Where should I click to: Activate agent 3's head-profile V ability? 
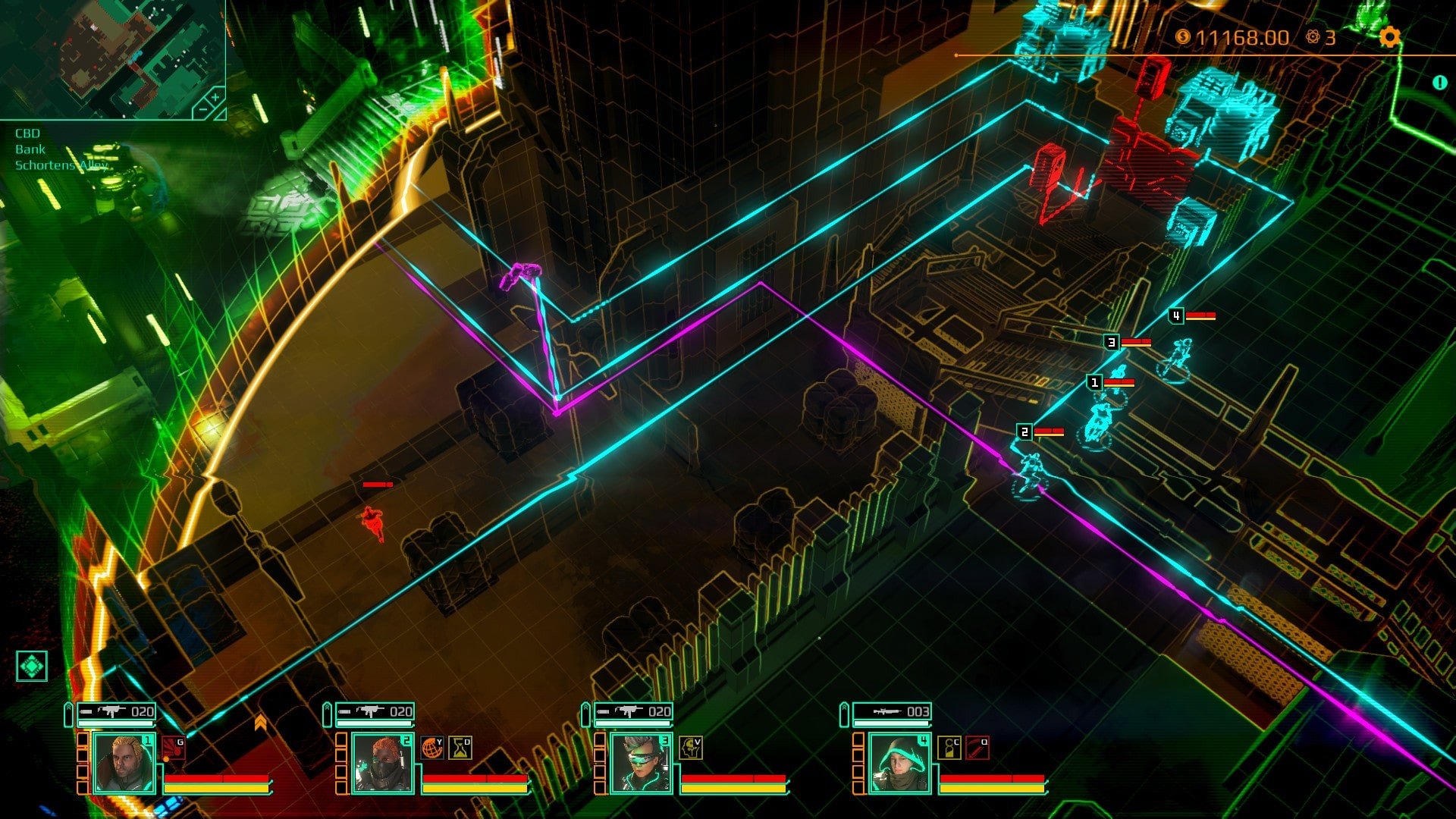tap(690, 748)
